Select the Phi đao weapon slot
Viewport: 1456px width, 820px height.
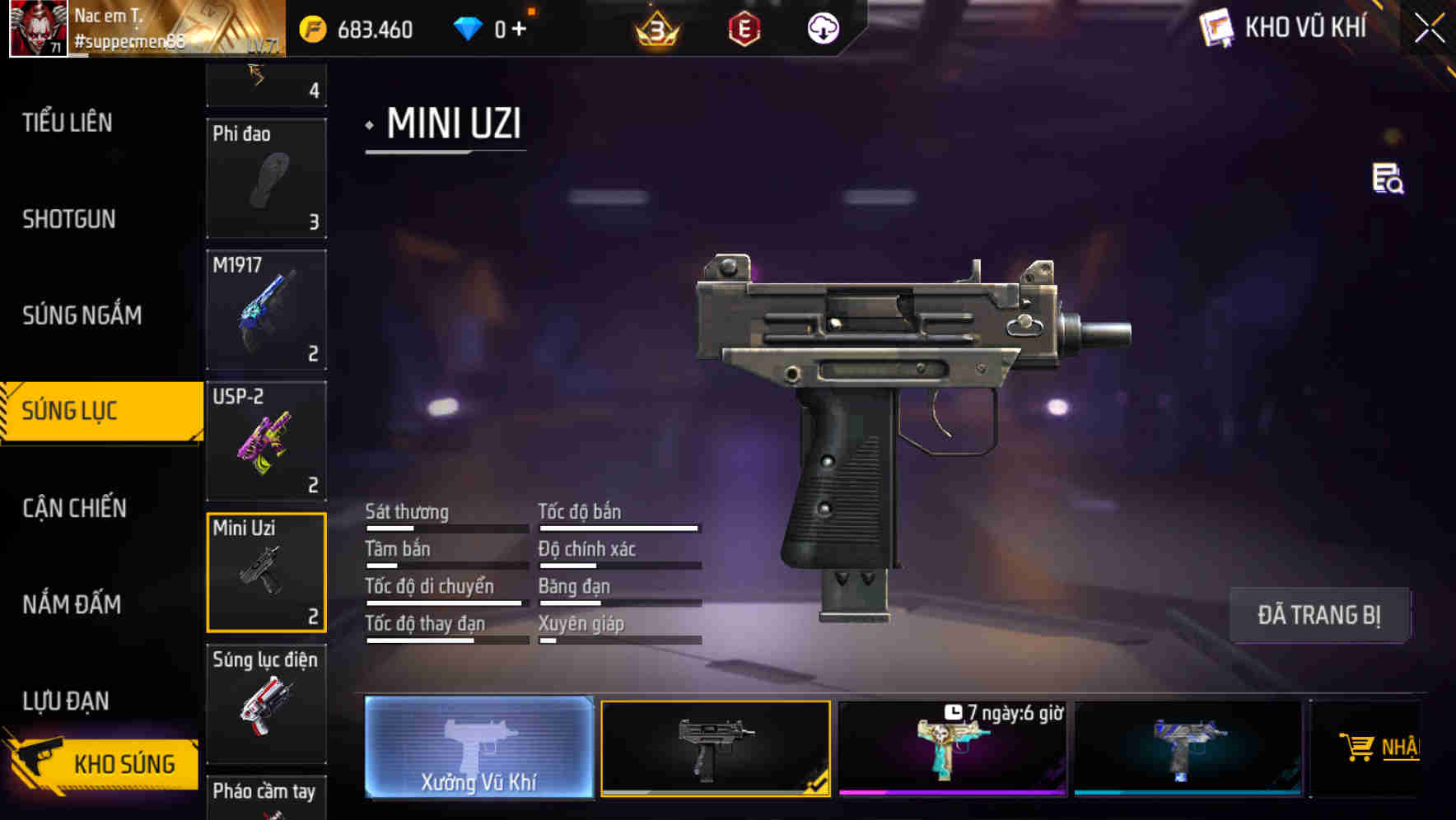point(266,178)
